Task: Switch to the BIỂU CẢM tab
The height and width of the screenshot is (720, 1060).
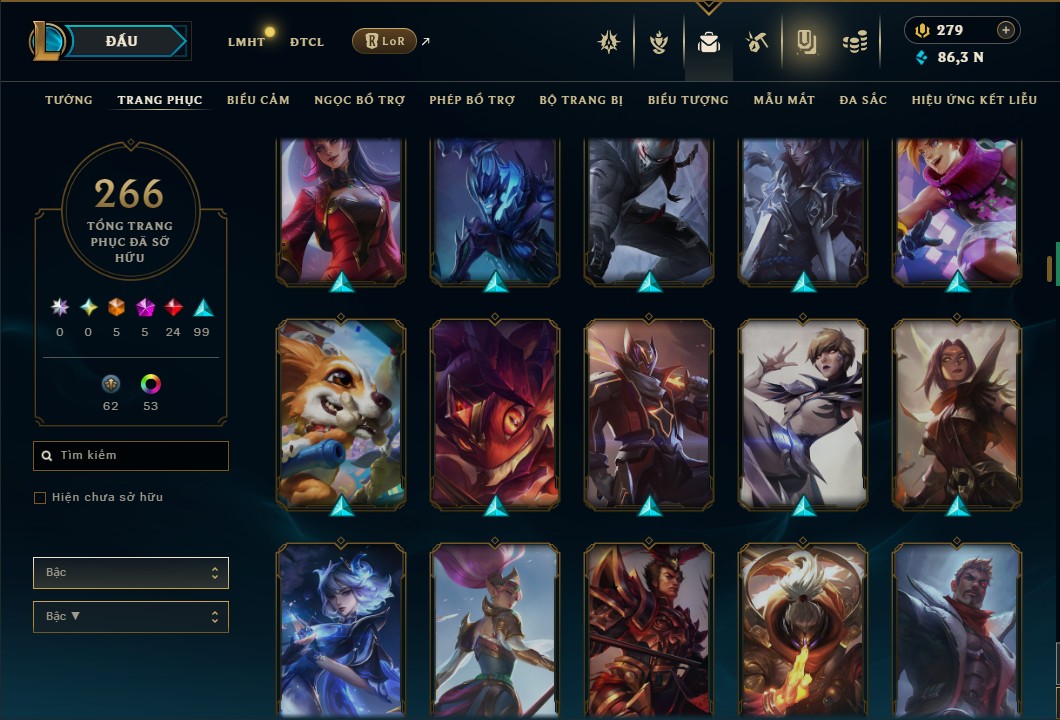Action: pyautogui.click(x=258, y=100)
